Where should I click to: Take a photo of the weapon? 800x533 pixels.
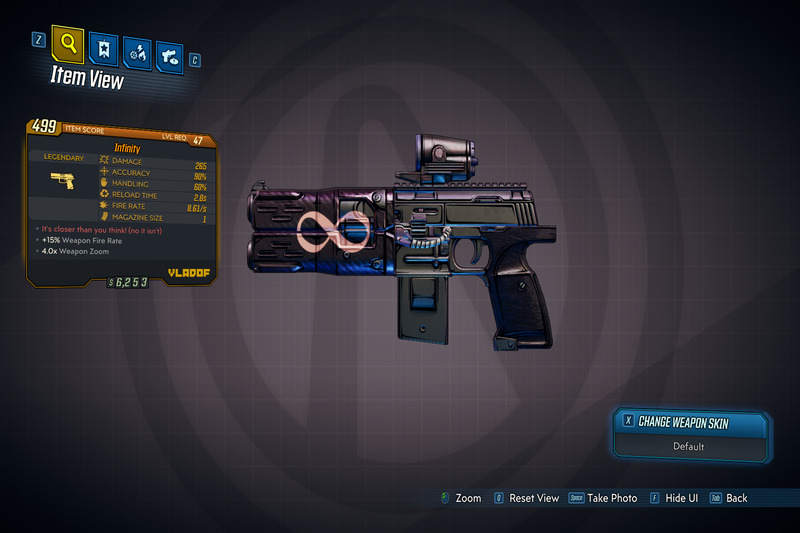[610, 498]
